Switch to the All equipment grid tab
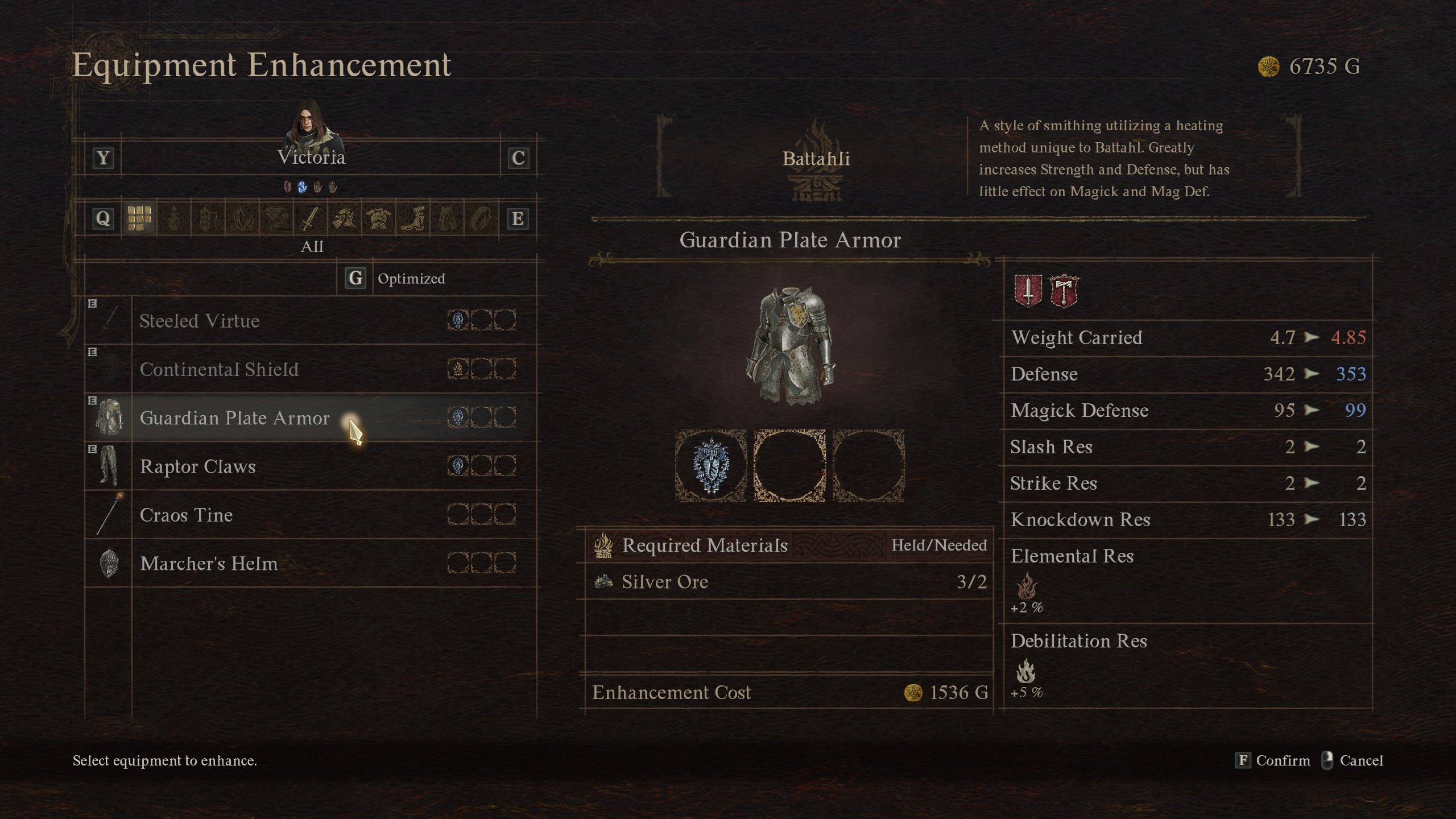1456x819 pixels. coord(139,218)
